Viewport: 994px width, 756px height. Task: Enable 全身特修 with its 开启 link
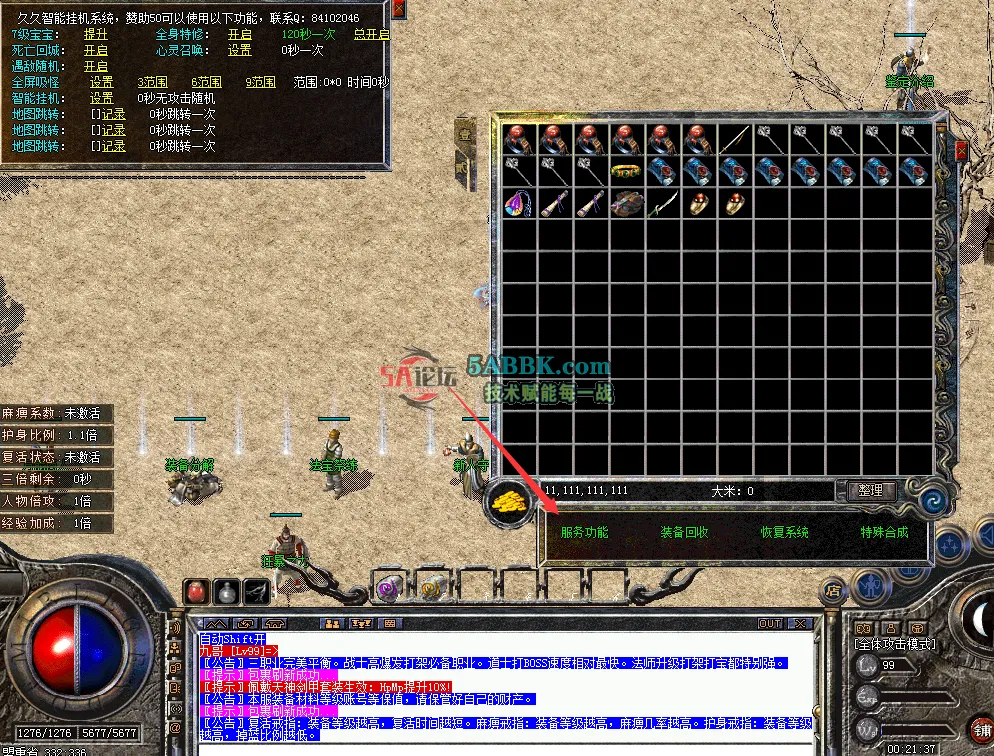point(240,34)
